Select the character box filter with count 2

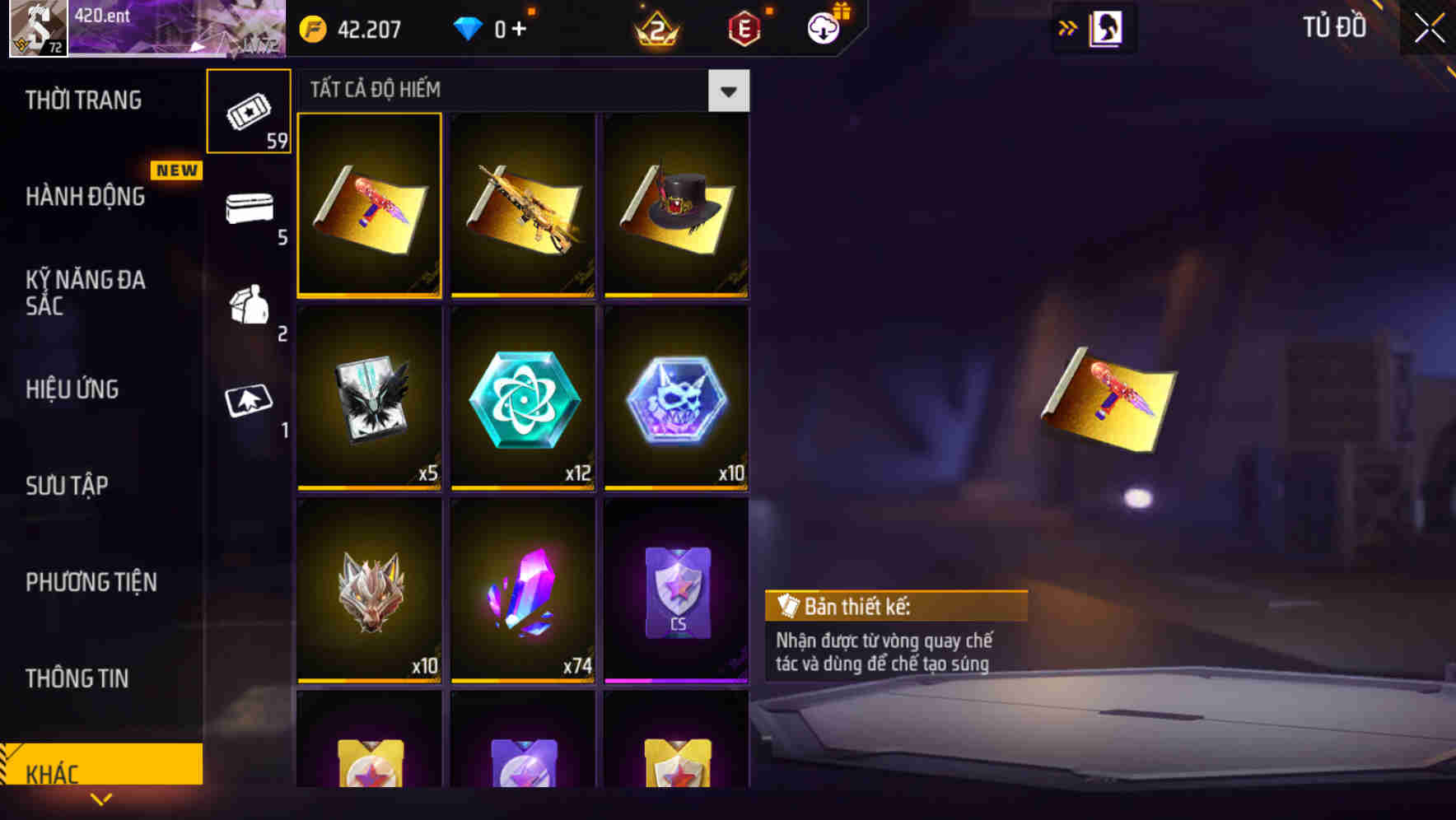248,309
